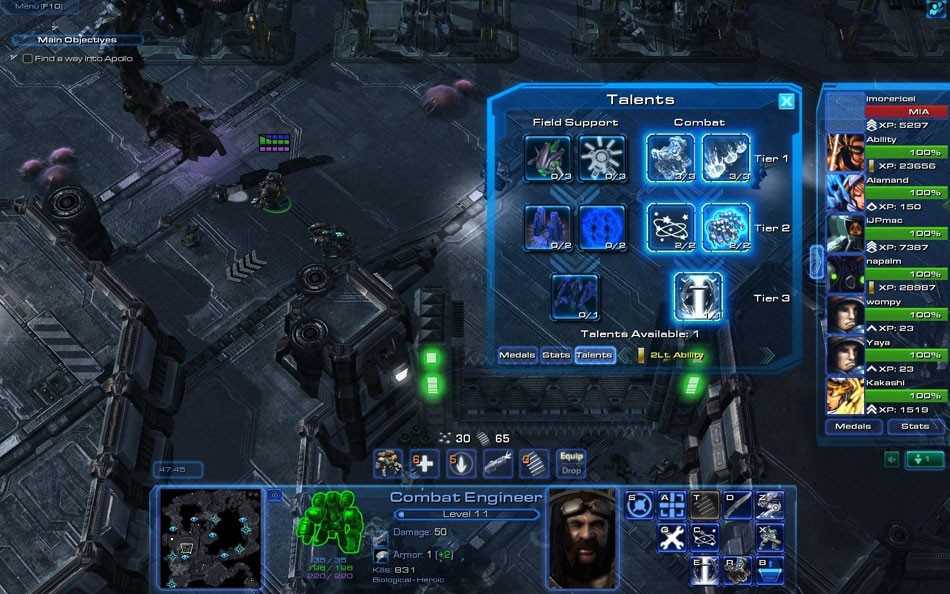Select player napalm in the team list
Viewport: 950px width, 594px height.
click(846, 273)
